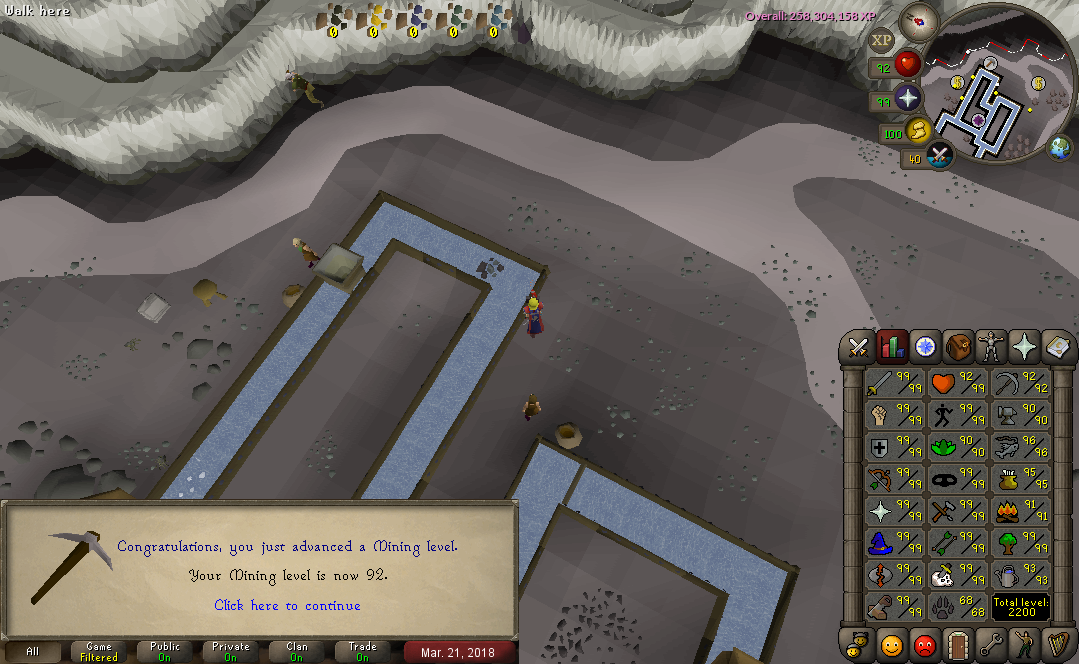This screenshot has width=1079, height=664.
Task: Select the Mining skill with the pickaxe icon
Action: click(1020, 383)
